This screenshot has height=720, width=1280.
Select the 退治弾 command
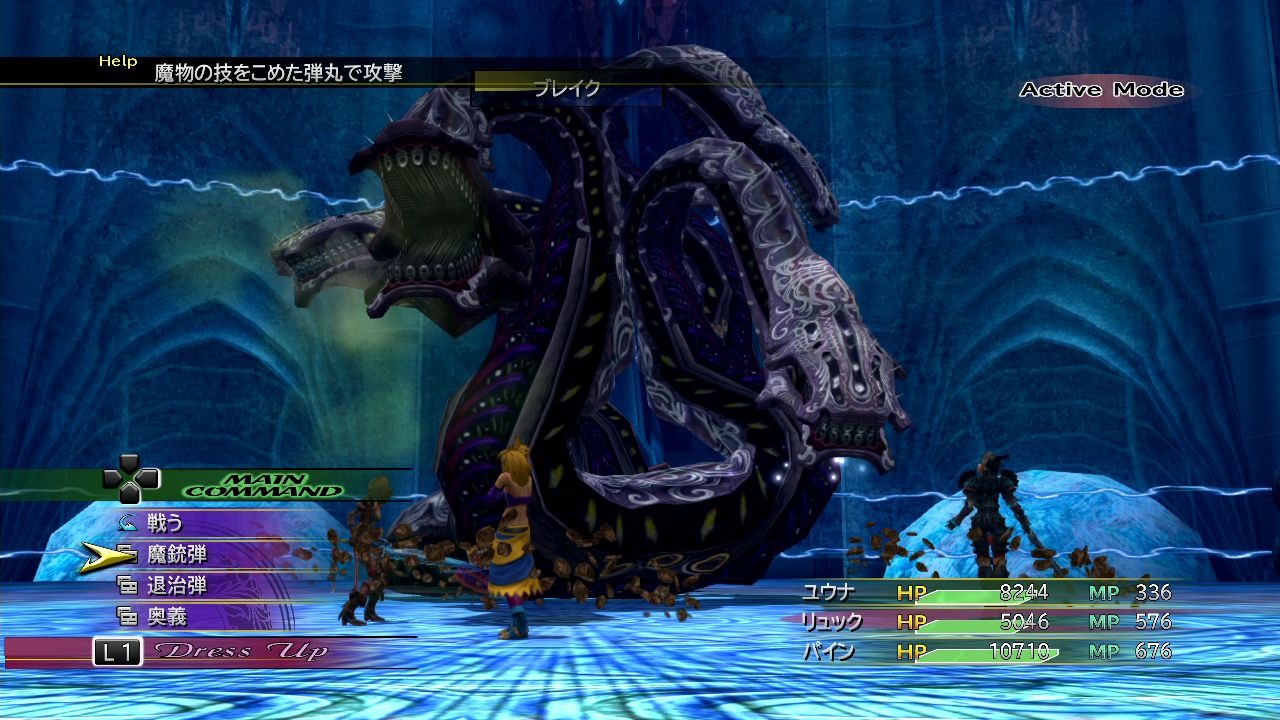[177, 585]
